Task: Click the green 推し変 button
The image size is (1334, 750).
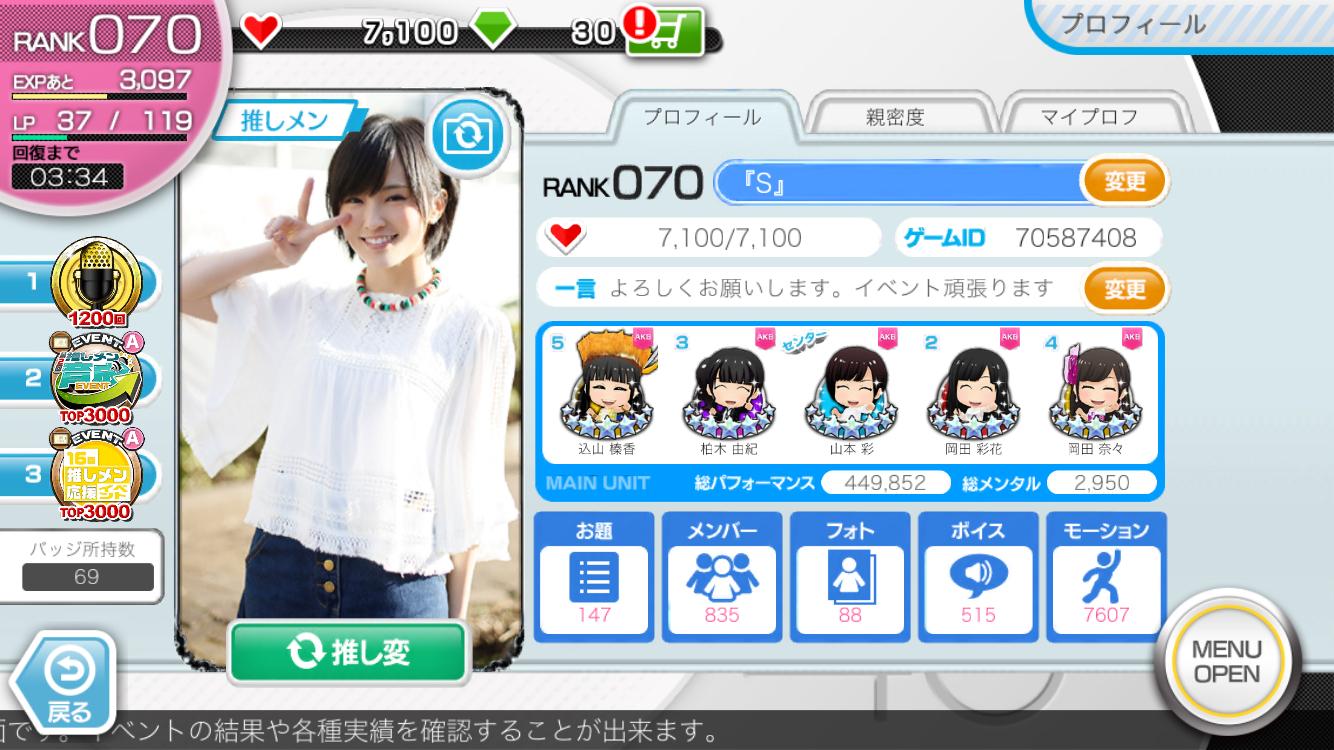Action: pos(349,652)
